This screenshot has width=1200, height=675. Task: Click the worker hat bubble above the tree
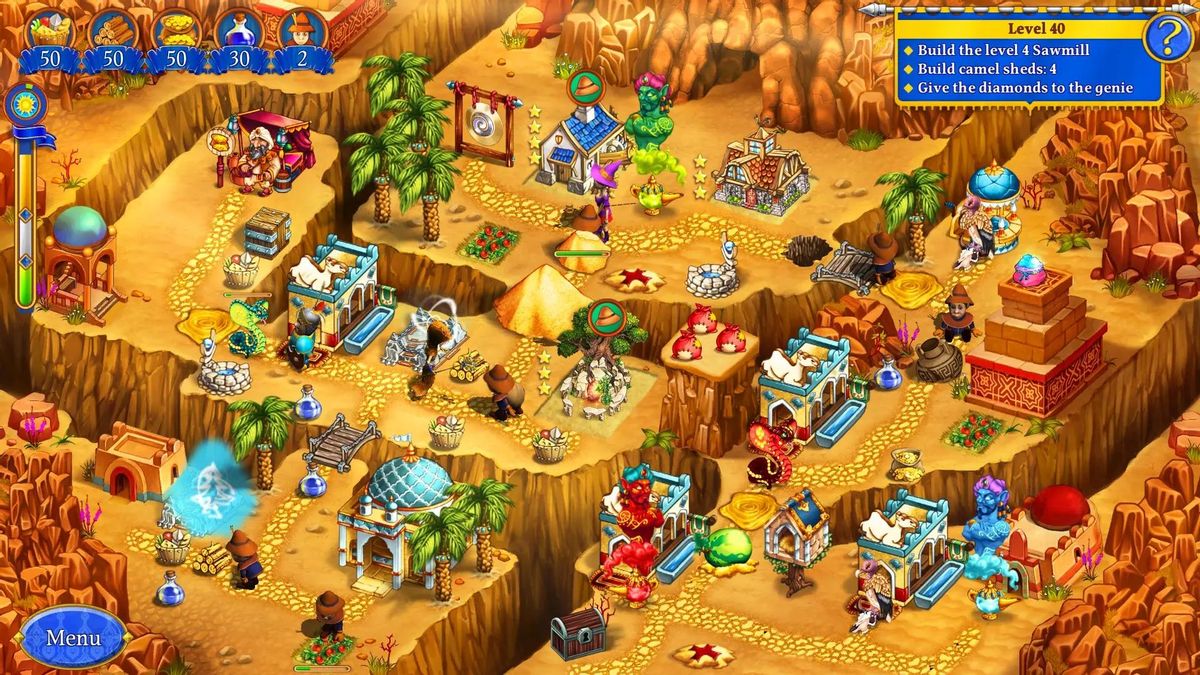pos(605,317)
